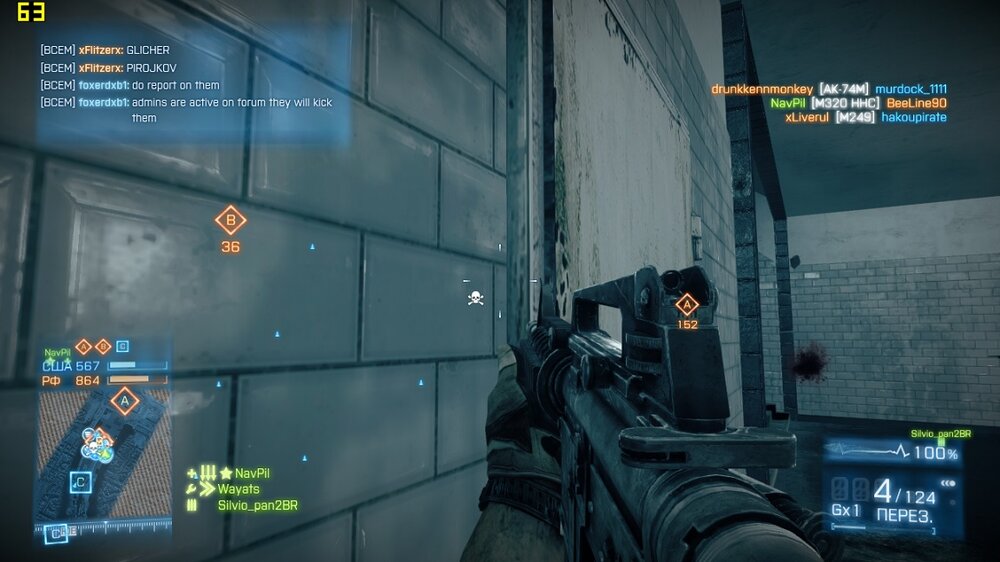Click the blue C flag status icon above the ticket counts

(x=122, y=347)
